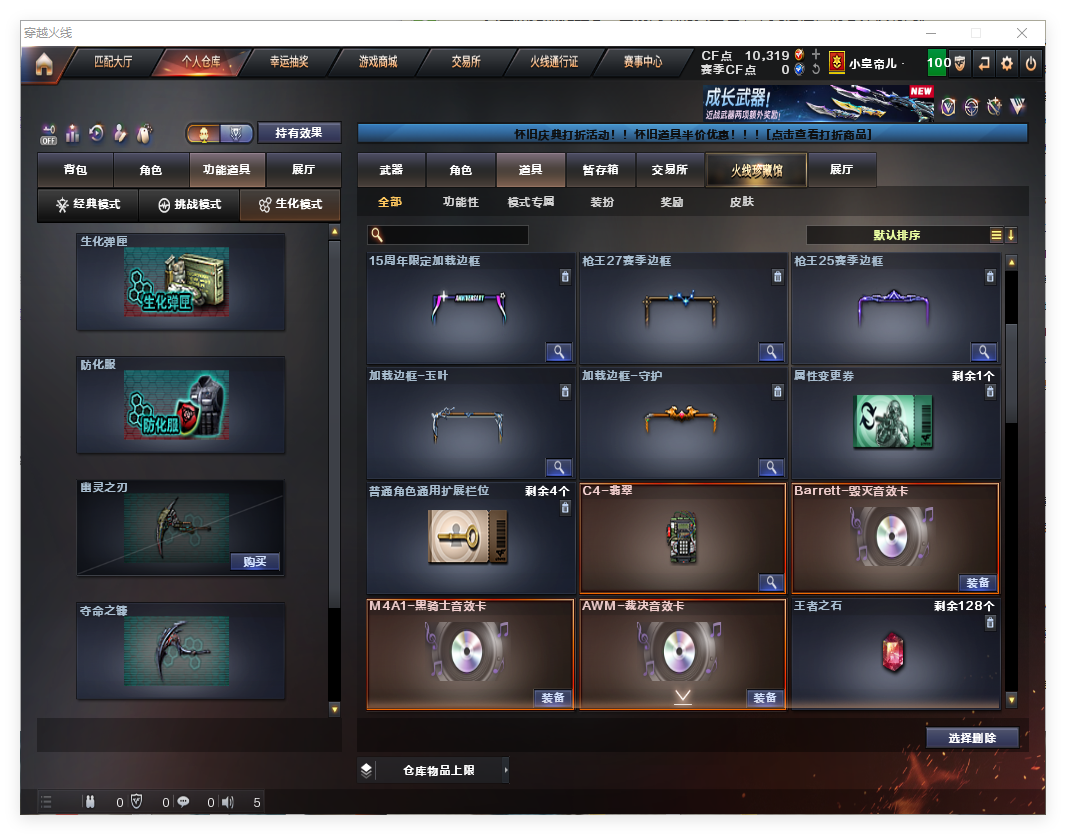Open the 火线通行证 battle pass
This screenshot has width=1066, height=835.
click(554, 62)
